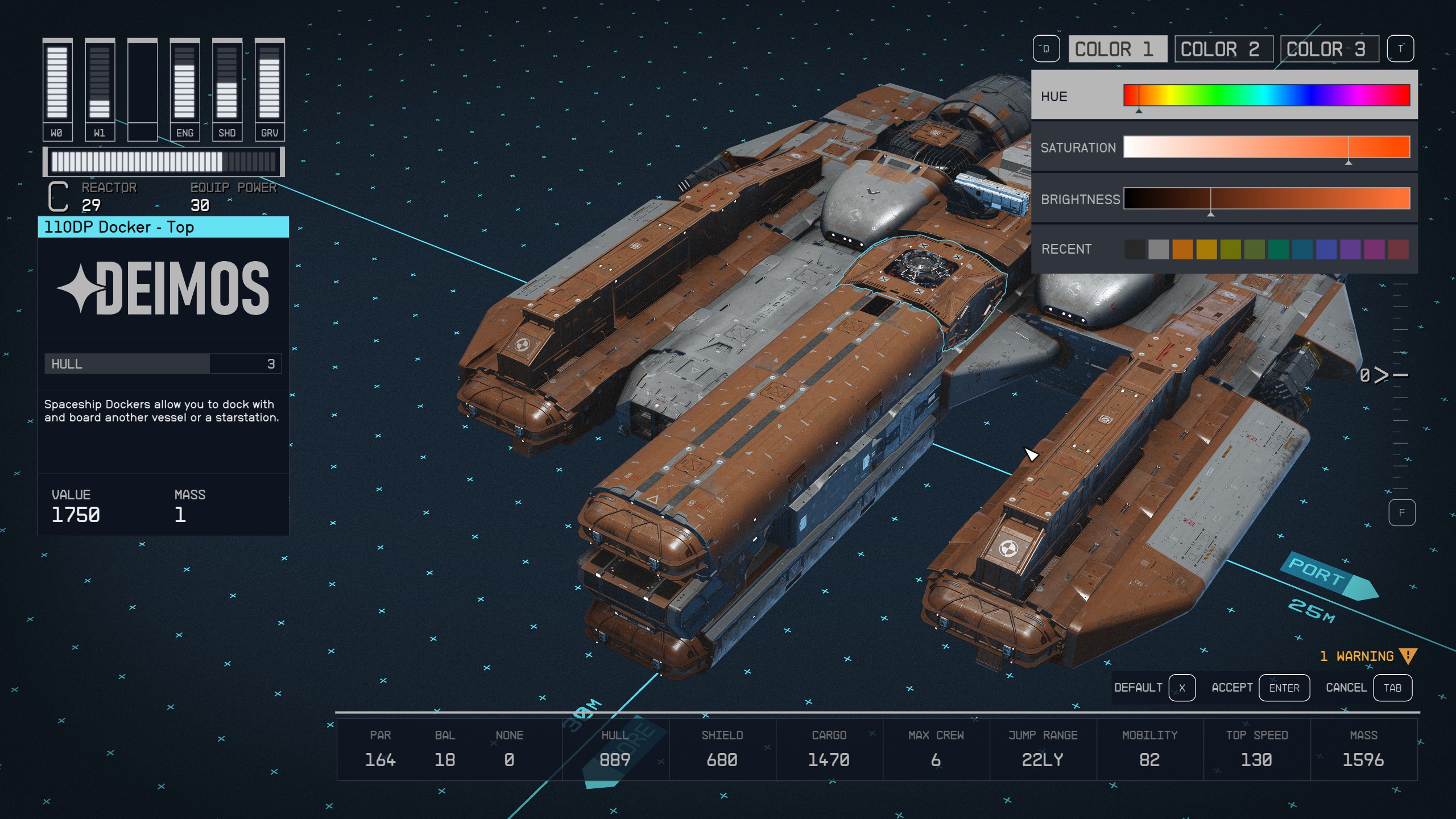The width and height of the screenshot is (1456, 819).
Task: Accept the color changes
Action: 1259,688
